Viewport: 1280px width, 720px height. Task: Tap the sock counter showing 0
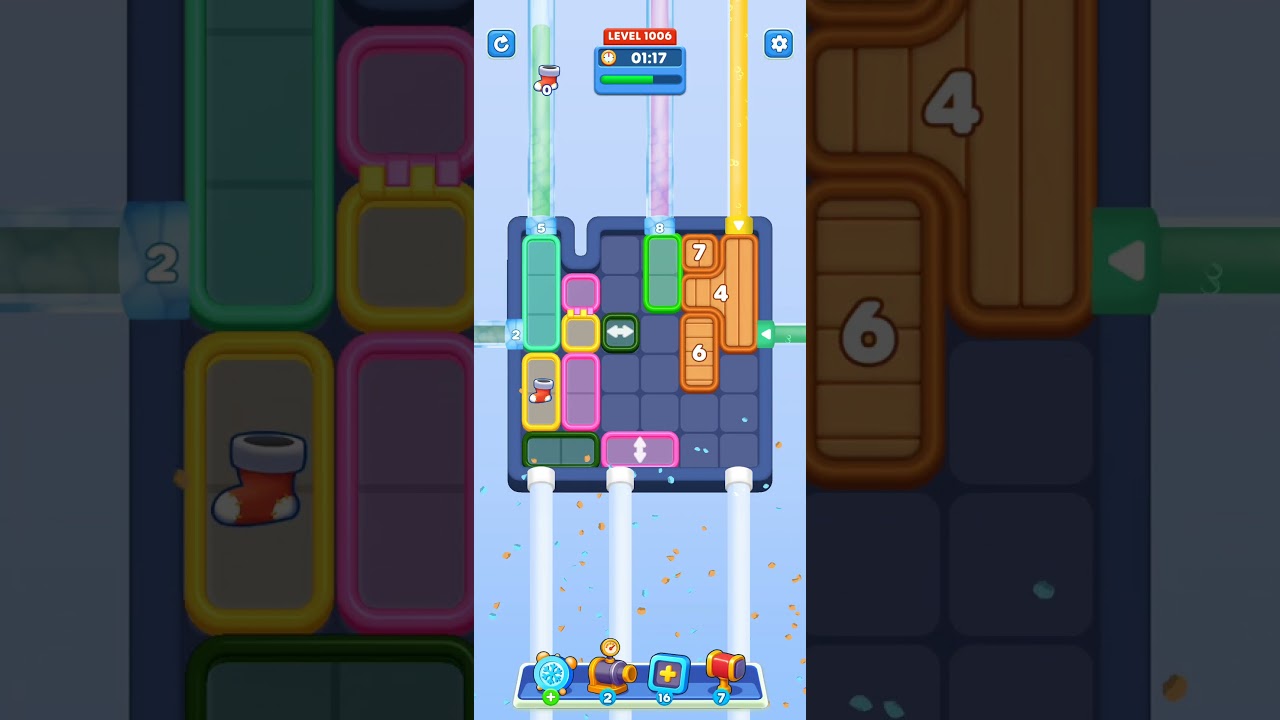click(546, 78)
